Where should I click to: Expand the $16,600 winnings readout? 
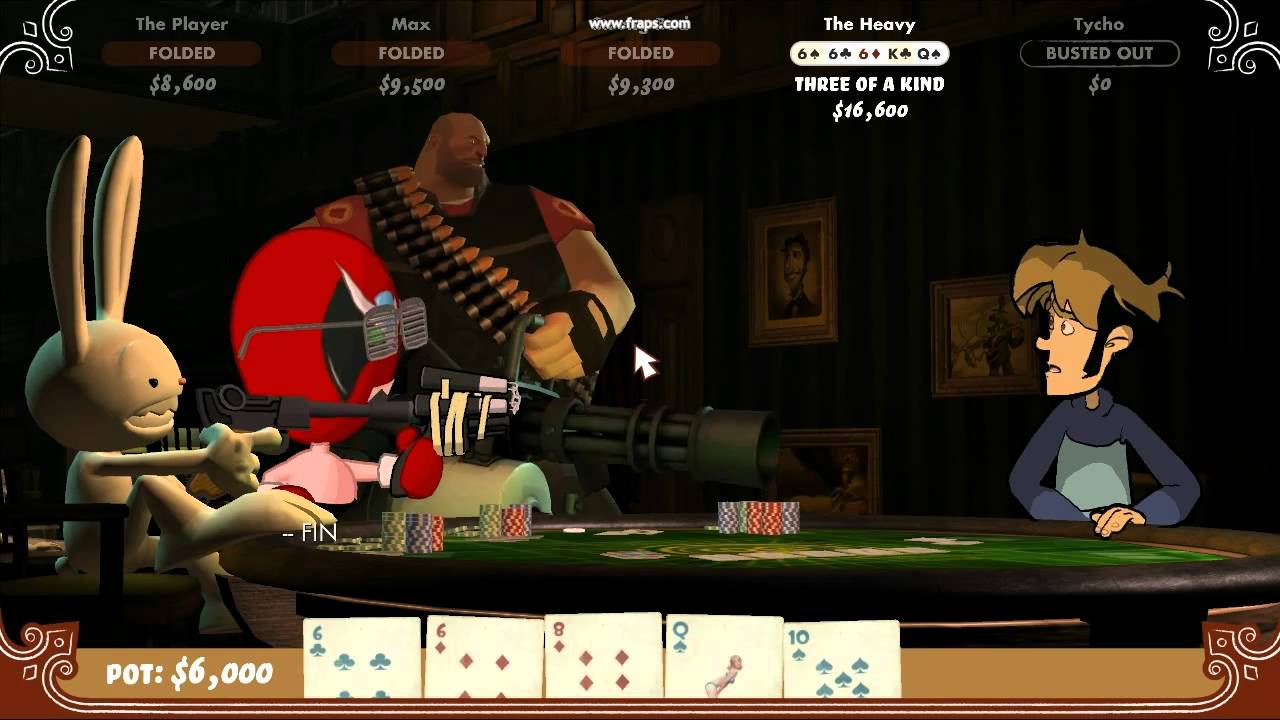point(868,111)
